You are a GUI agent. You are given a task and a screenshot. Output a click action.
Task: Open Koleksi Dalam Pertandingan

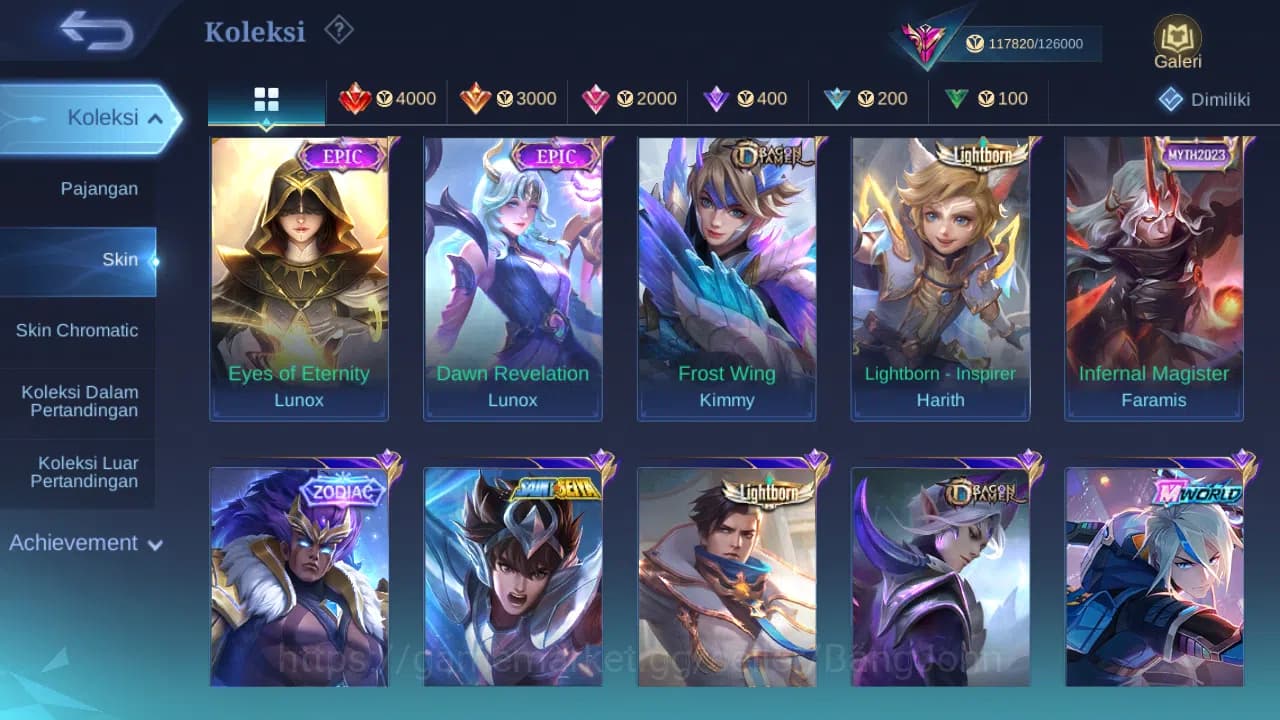[78, 401]
